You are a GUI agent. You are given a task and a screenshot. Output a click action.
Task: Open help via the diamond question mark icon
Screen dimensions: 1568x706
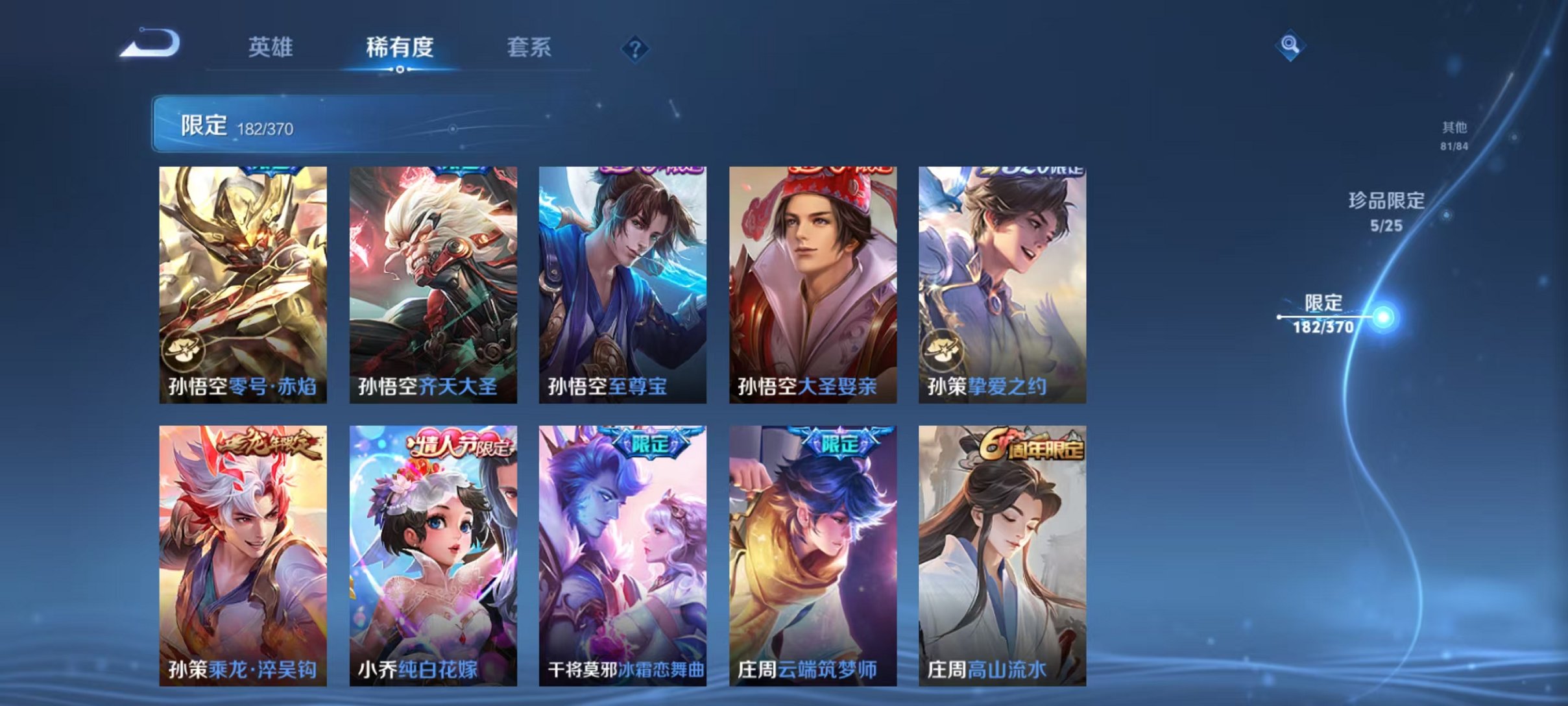coord(637,47)
